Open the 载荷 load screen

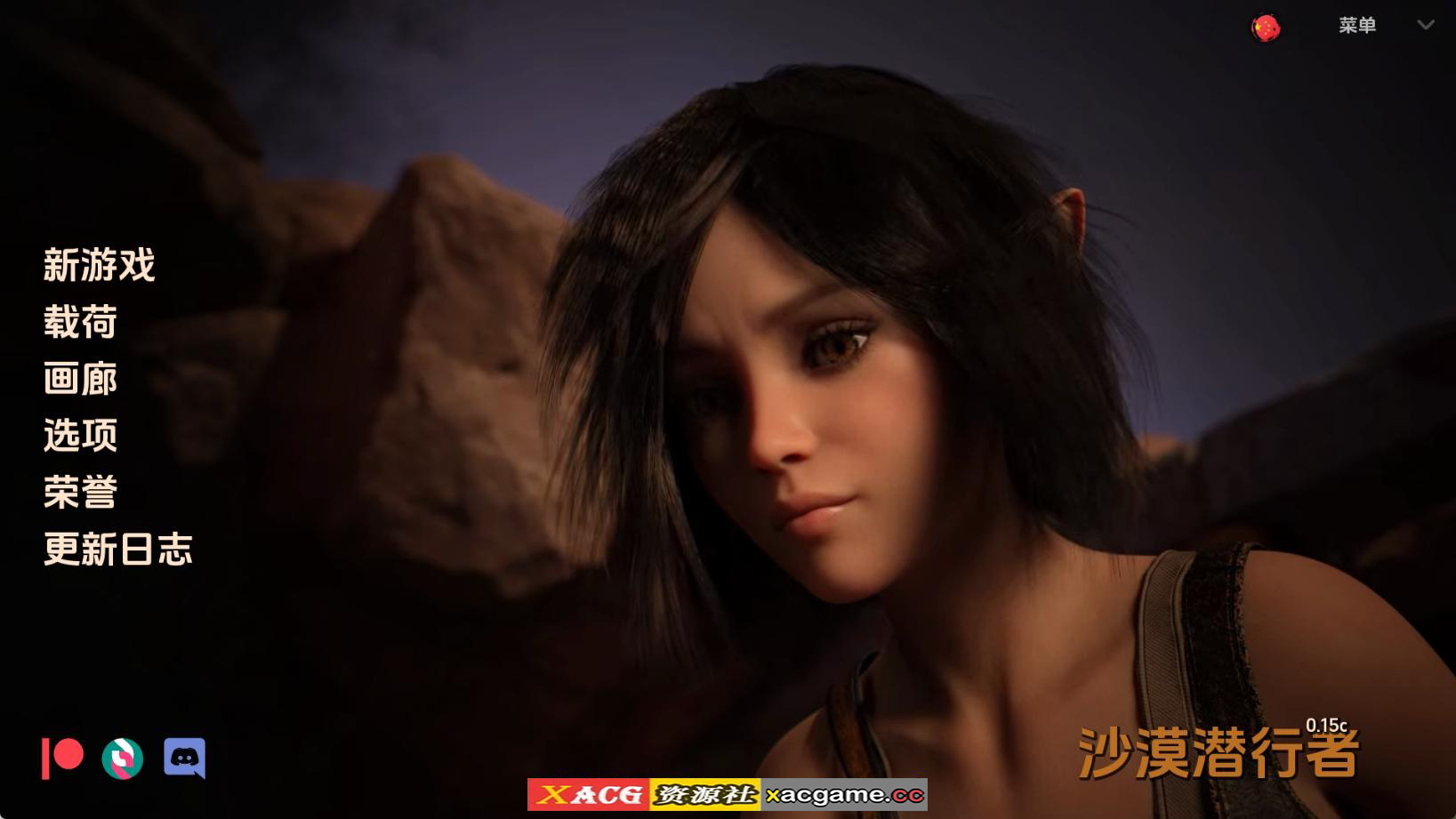pyautogui.click(x=79, y=322)
